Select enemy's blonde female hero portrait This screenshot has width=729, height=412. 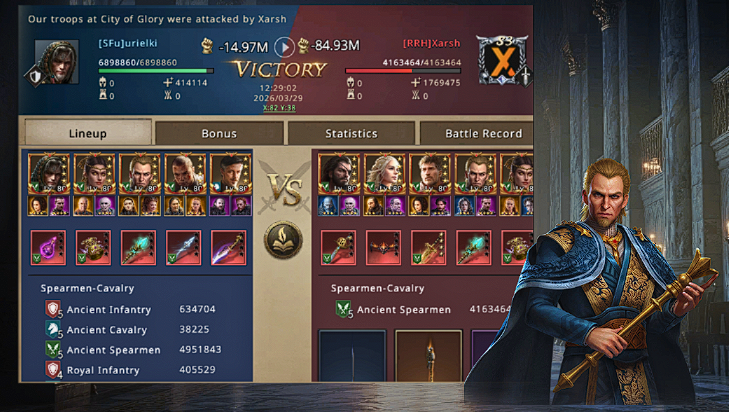pyautogui.click(x=384, y=173)
